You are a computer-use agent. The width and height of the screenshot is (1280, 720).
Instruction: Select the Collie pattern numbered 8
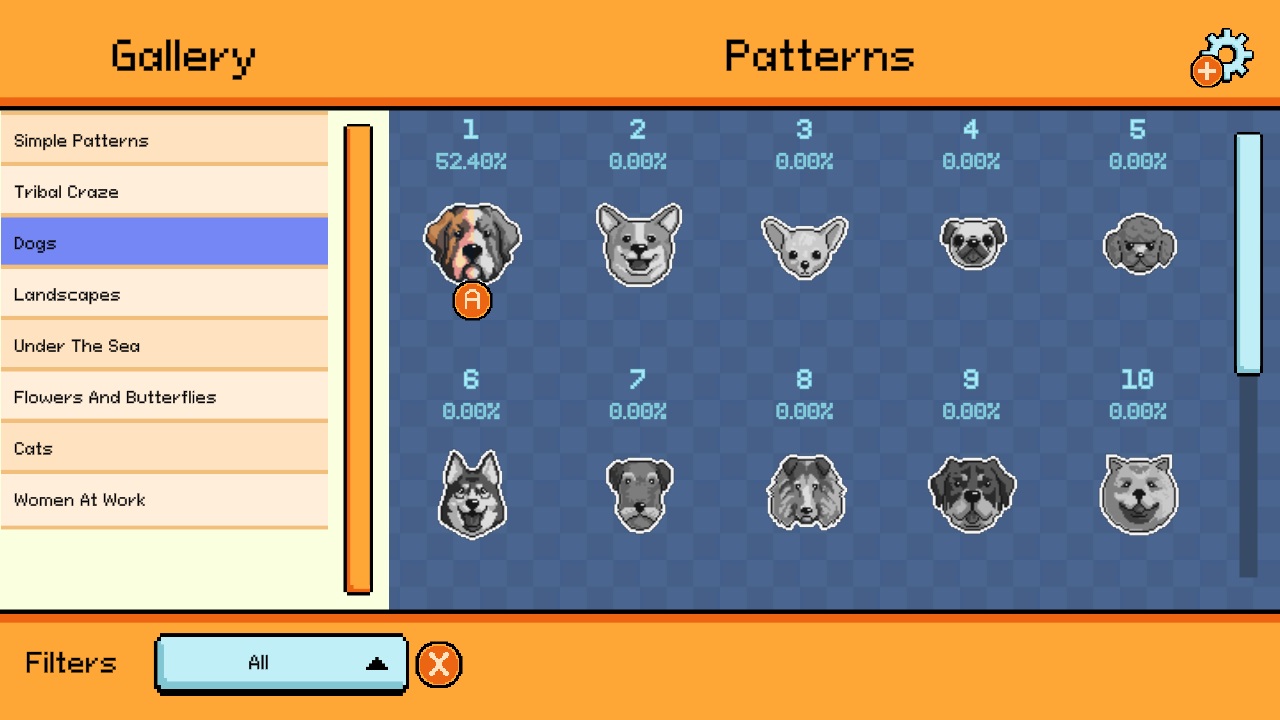click(805, 493)
